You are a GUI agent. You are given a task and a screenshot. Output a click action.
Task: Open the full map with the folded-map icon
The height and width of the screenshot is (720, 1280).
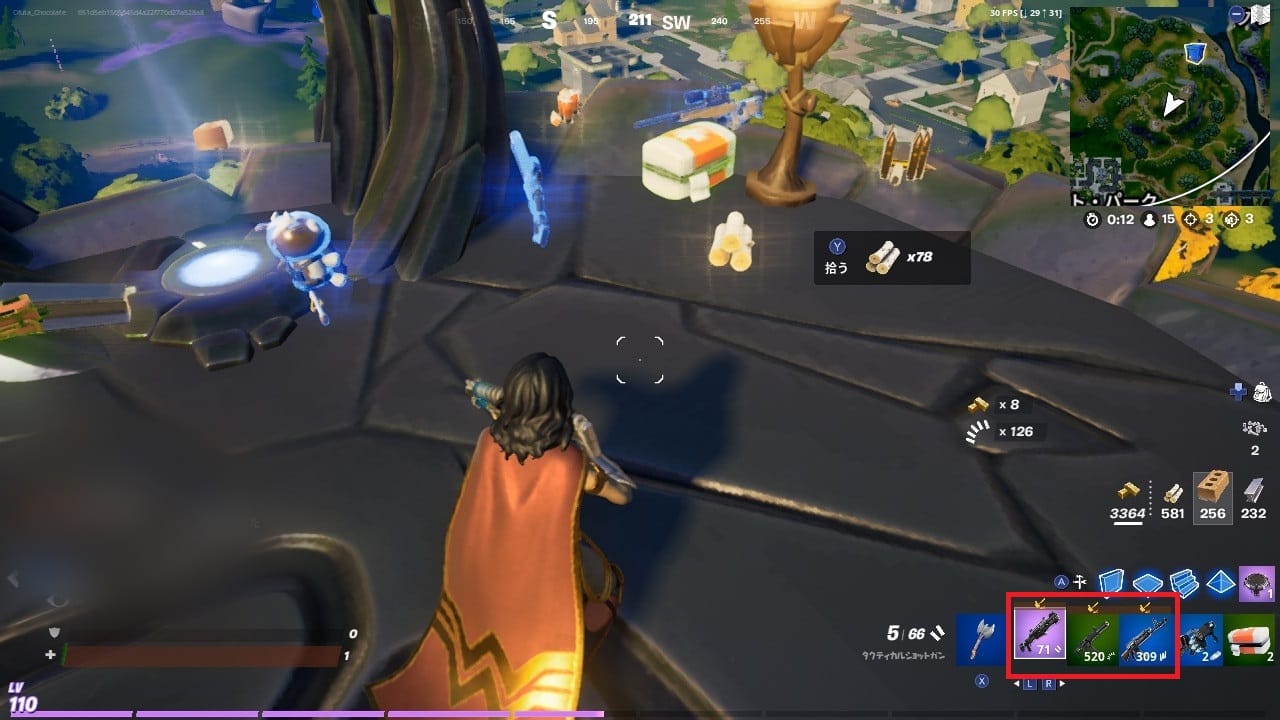click(x=1261, y=15)
